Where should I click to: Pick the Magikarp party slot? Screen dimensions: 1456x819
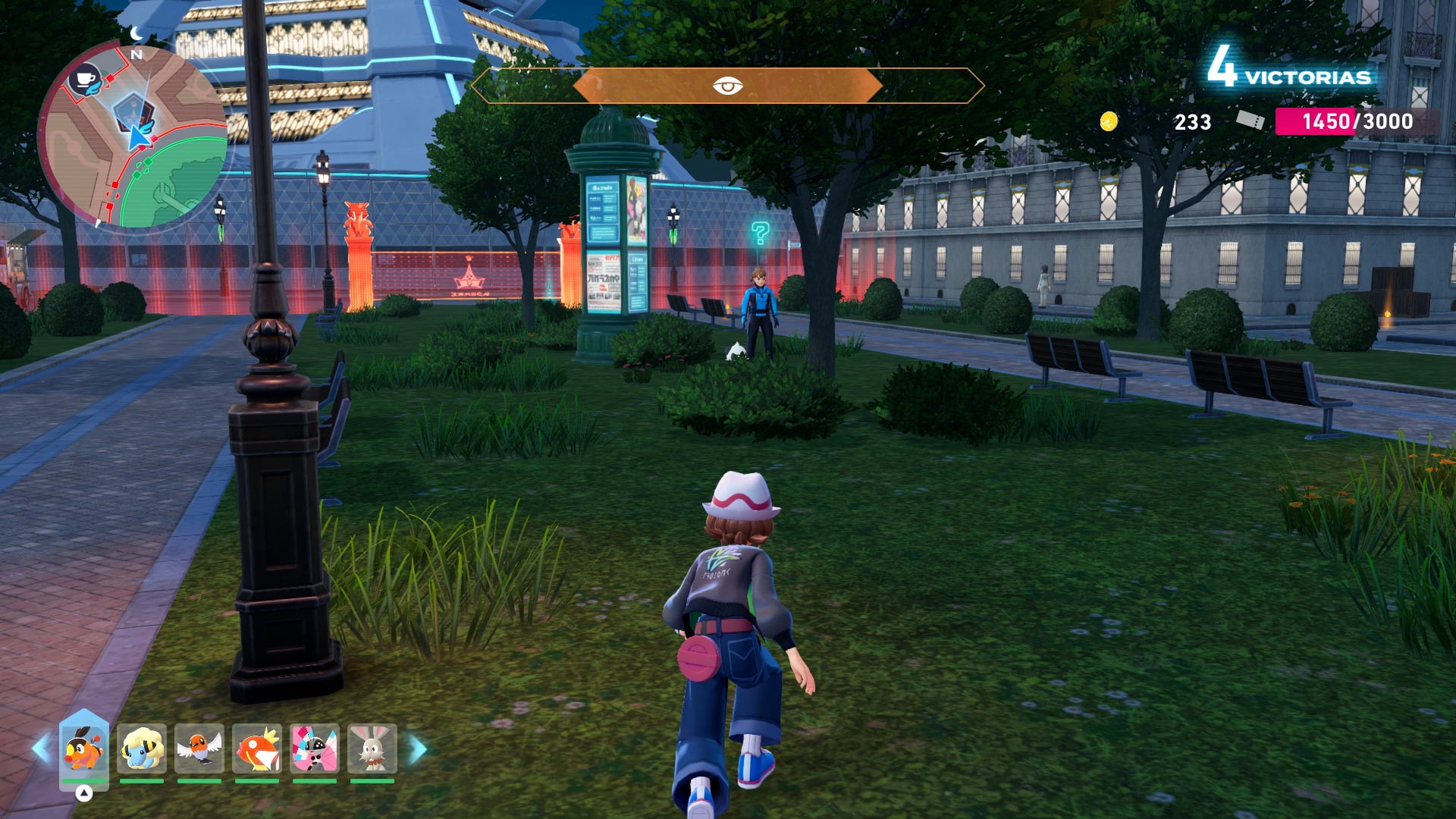pos(257,748)
